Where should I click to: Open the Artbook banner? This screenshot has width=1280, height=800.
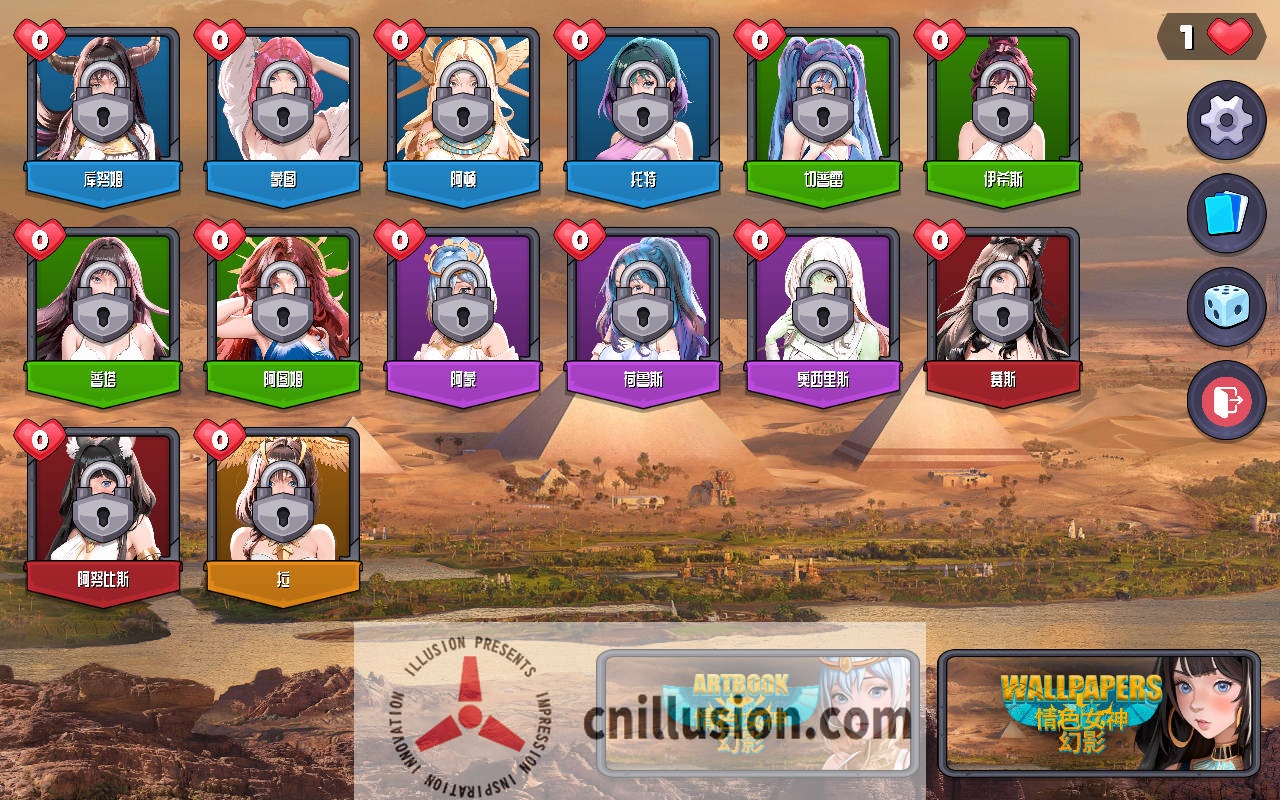click(x=758, y=712)
